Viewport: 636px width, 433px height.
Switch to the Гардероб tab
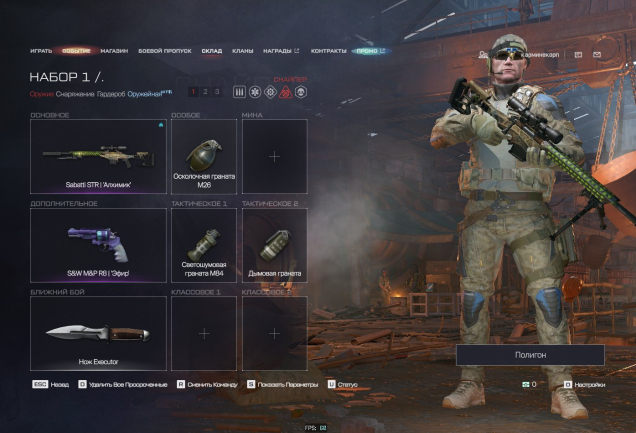click(x=112, y=94)
